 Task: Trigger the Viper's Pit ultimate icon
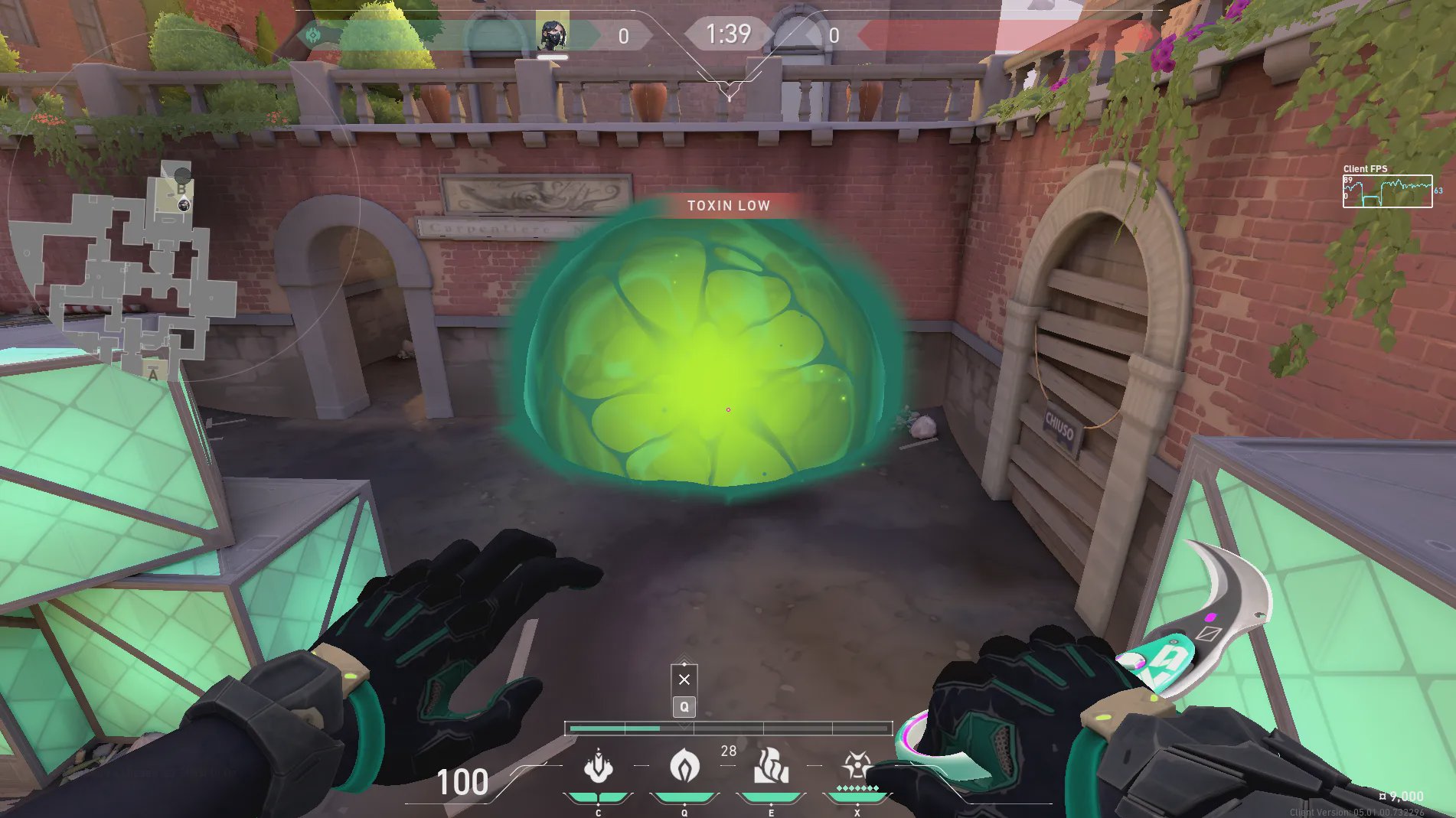857,765
